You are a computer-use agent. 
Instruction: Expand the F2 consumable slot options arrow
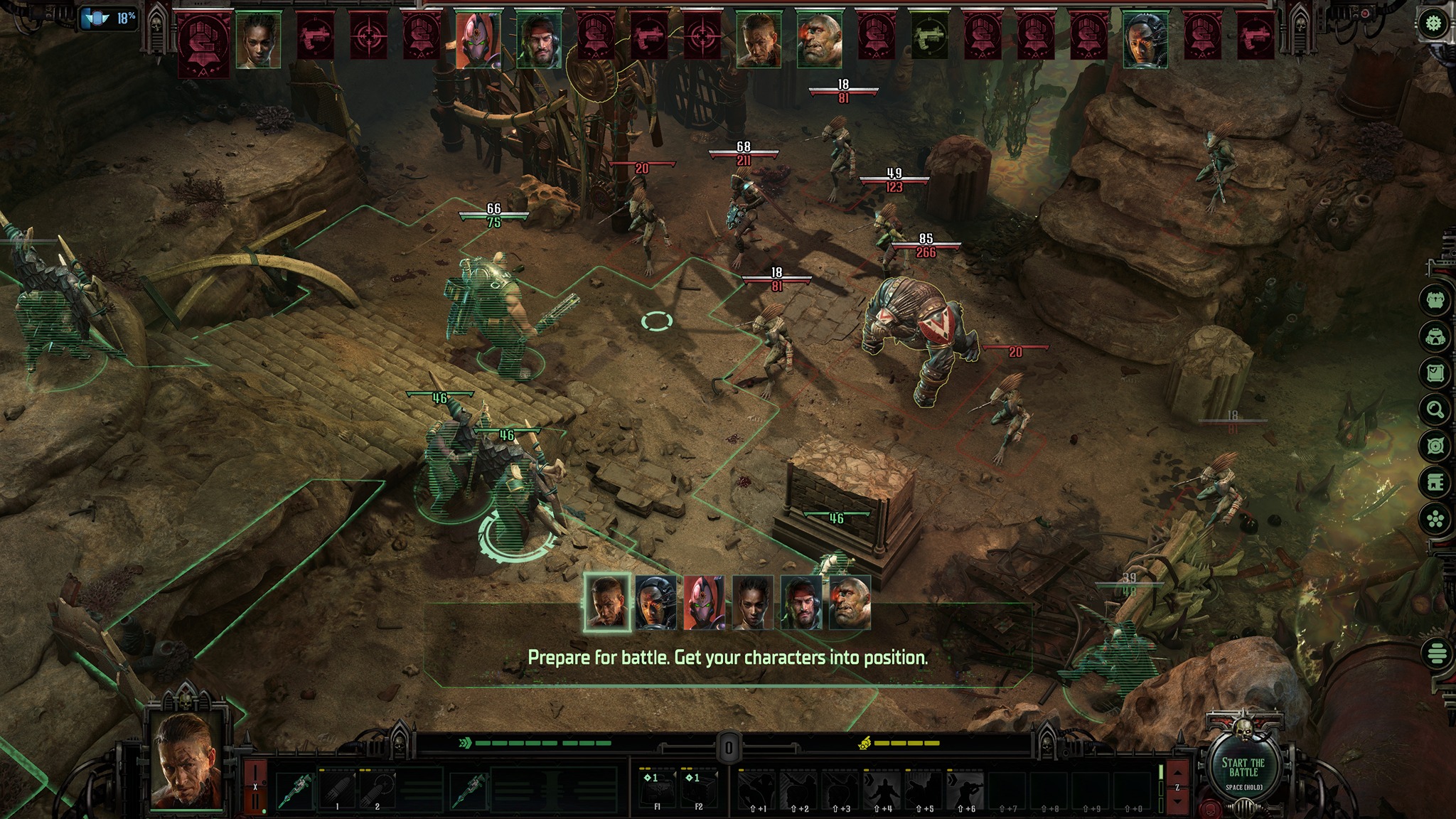(717, 773)
